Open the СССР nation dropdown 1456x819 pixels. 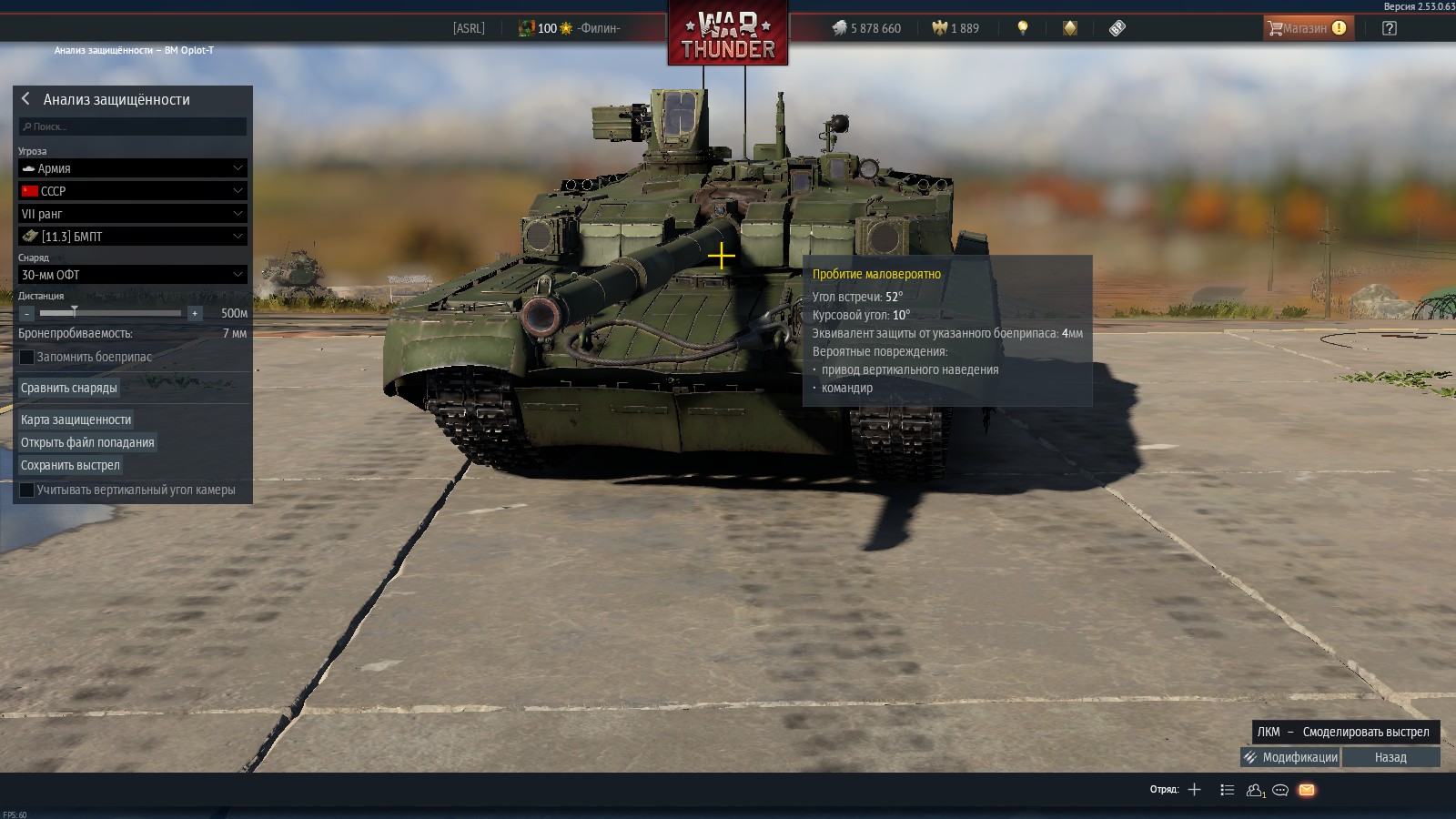133,191
